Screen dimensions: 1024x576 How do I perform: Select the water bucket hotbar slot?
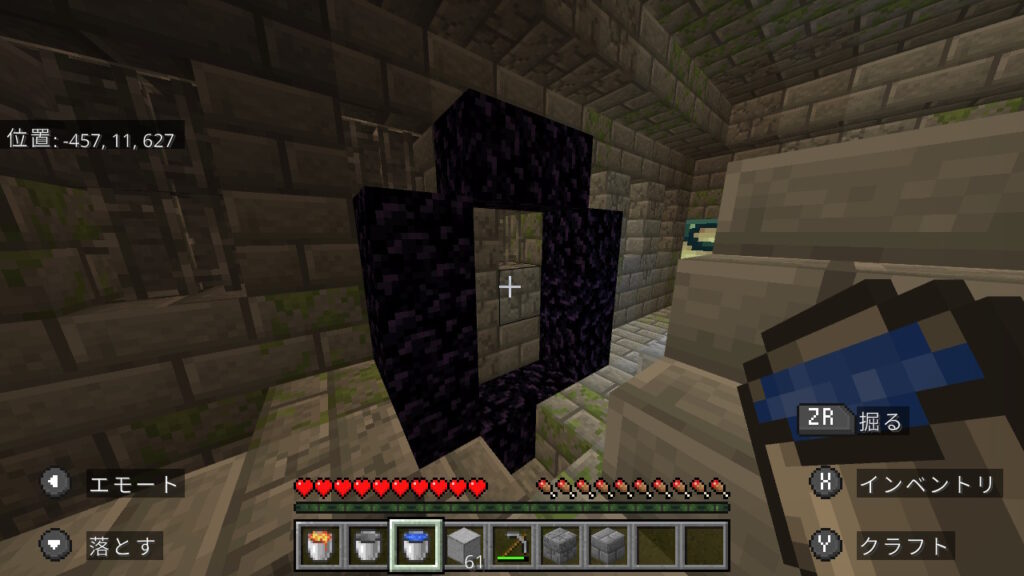coord(415,545)
